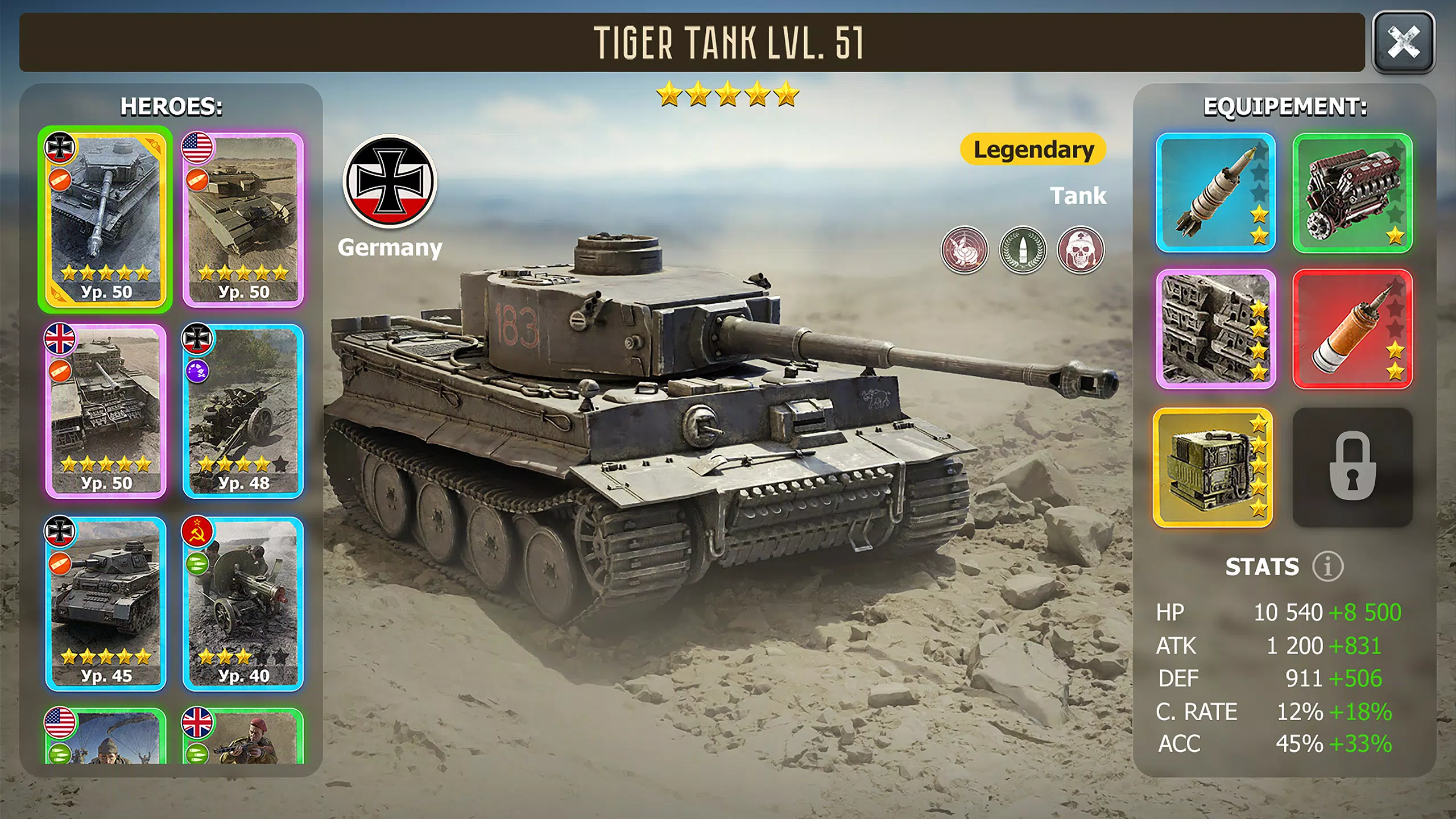Open the Soviet machine gun crew card level 40
This screenshot has width=1456, height=819.
click(245, 603)
